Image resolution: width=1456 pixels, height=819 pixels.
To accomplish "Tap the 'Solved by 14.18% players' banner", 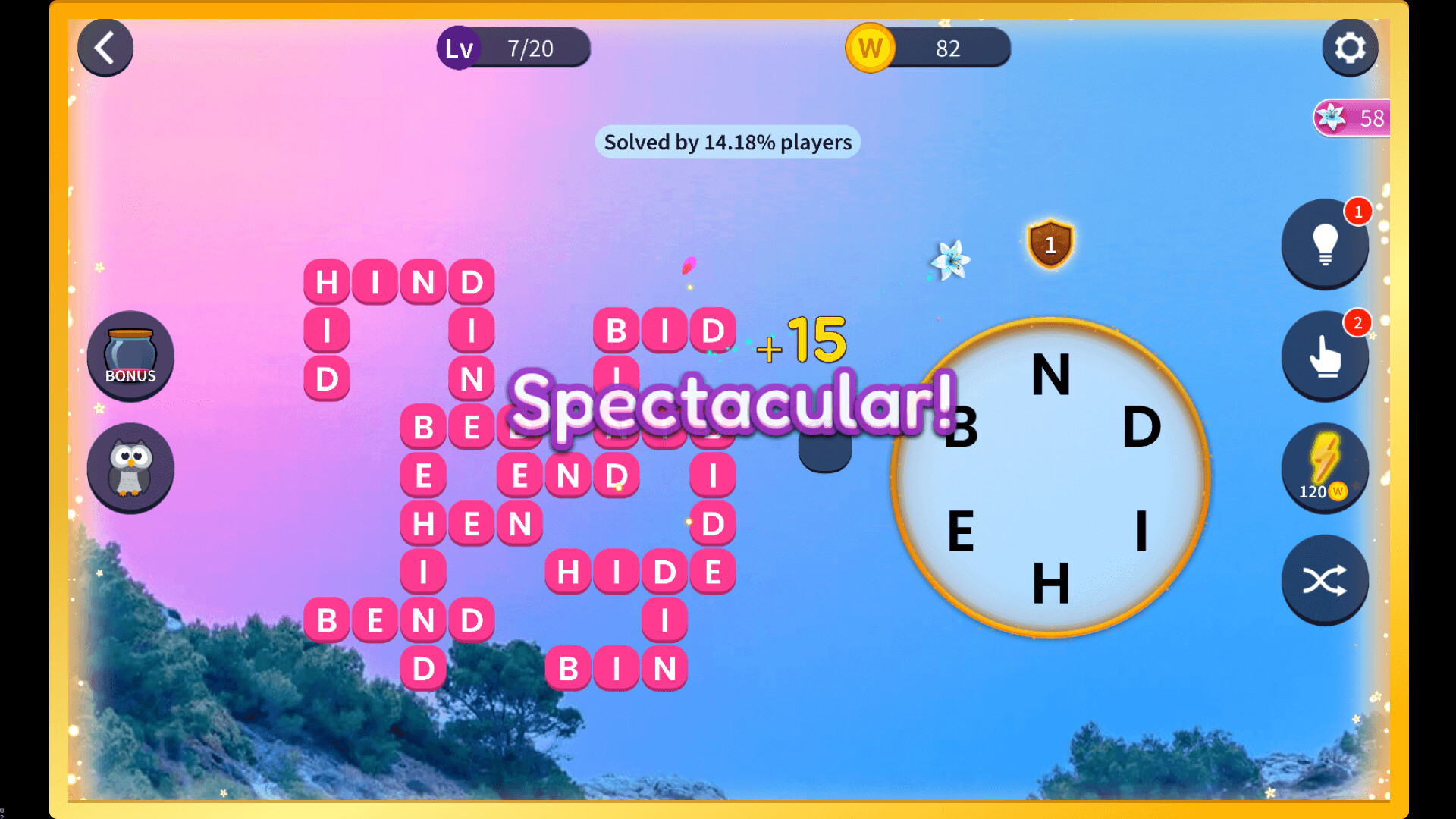I will click(727, 142).
